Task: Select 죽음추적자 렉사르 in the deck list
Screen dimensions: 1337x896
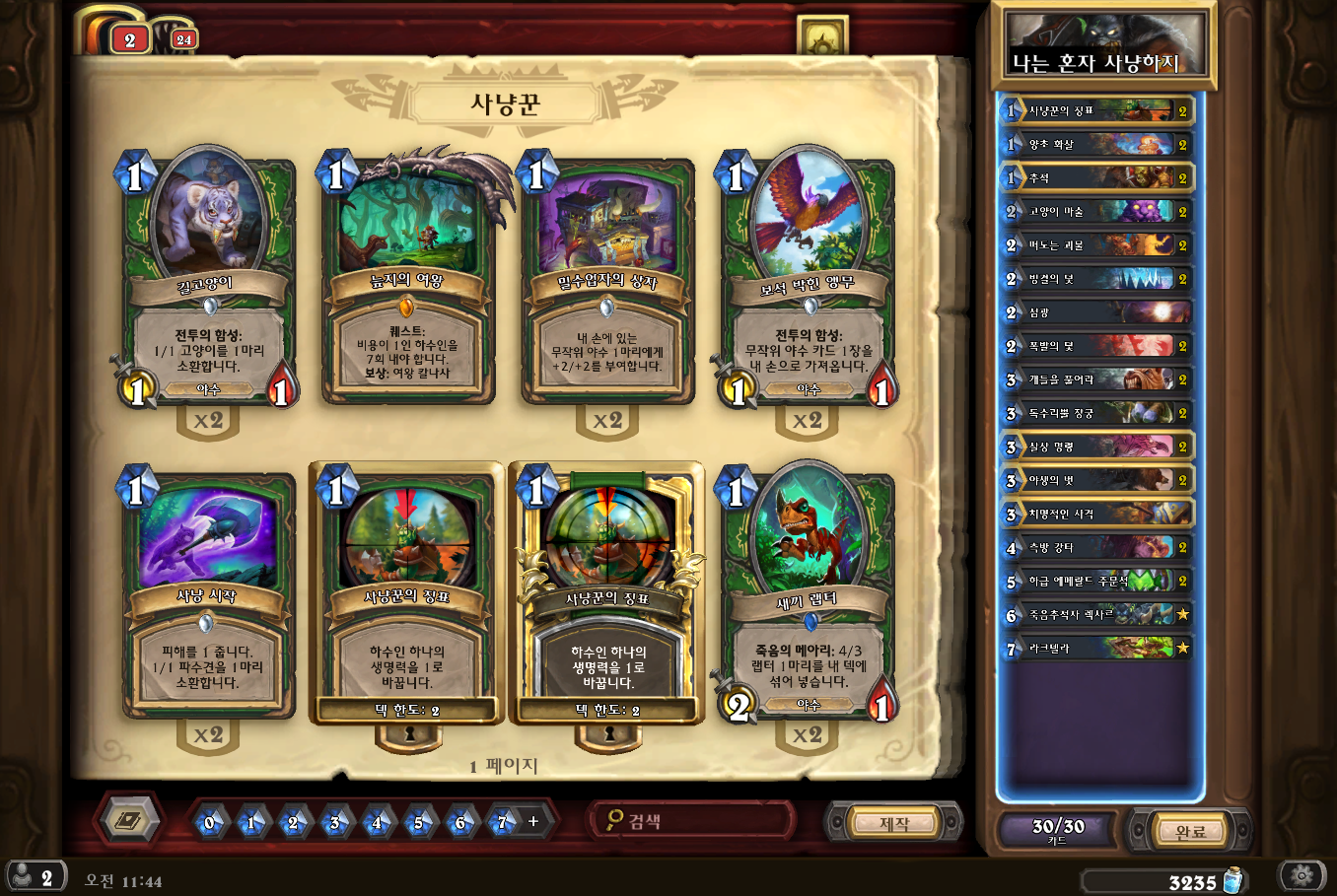Action: coord(1096,614)
